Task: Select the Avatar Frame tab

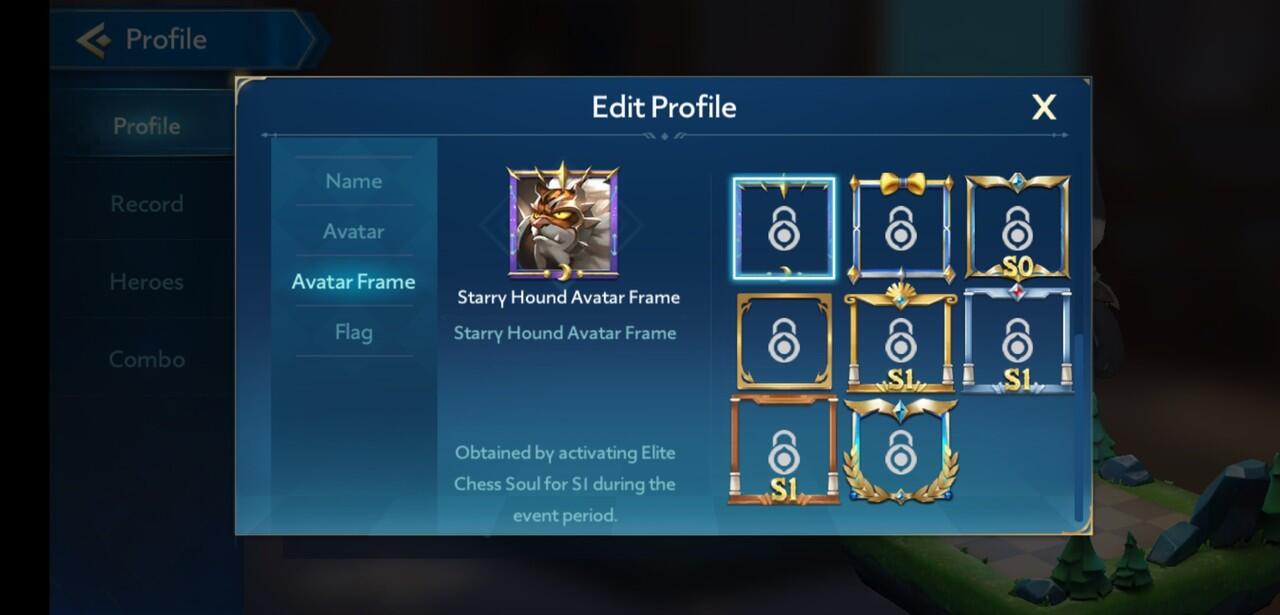Action: click(x=353, y=282)
